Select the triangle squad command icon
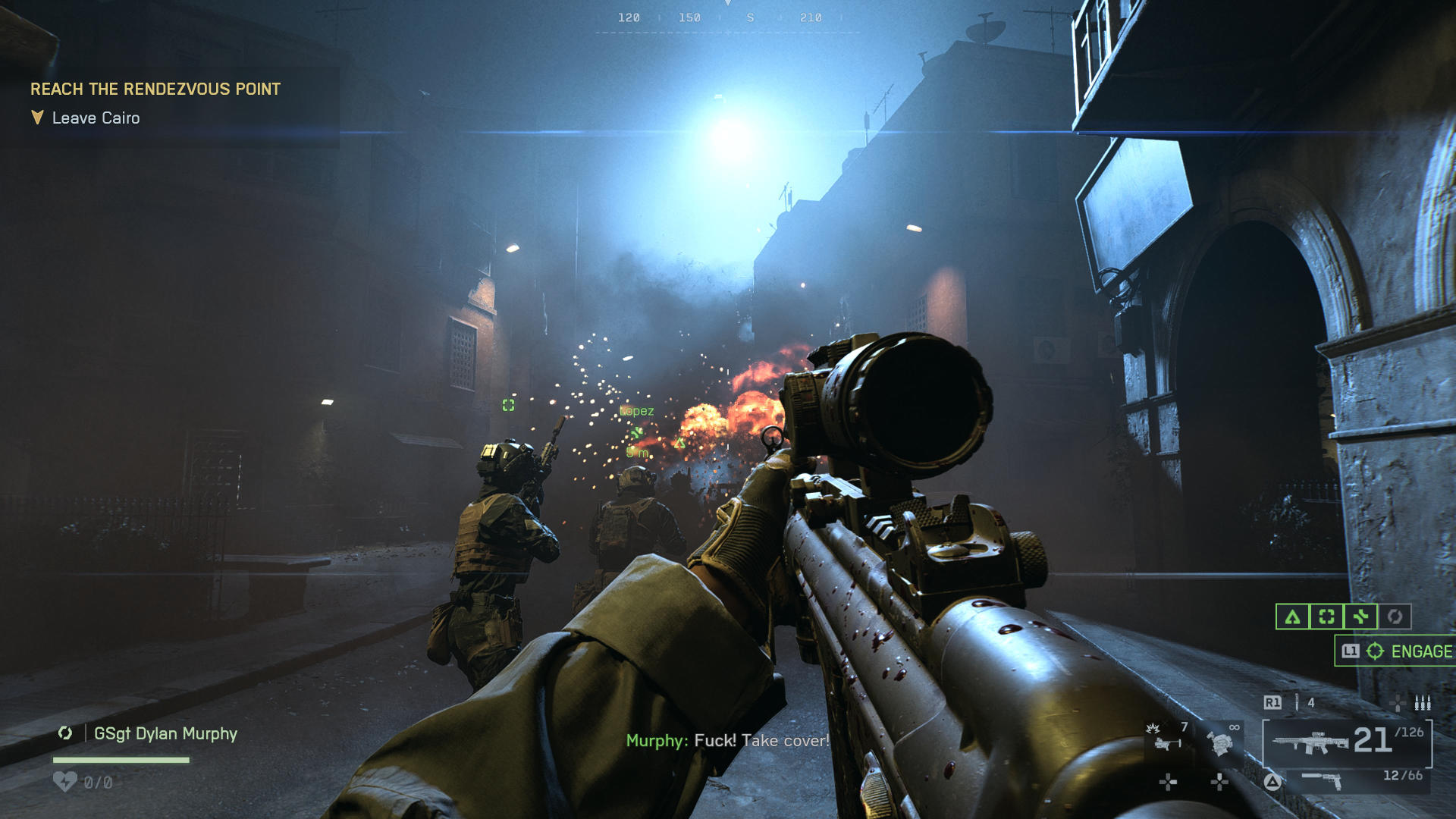The width and height of the screenshot is (1456, 819). (1292, 617)
